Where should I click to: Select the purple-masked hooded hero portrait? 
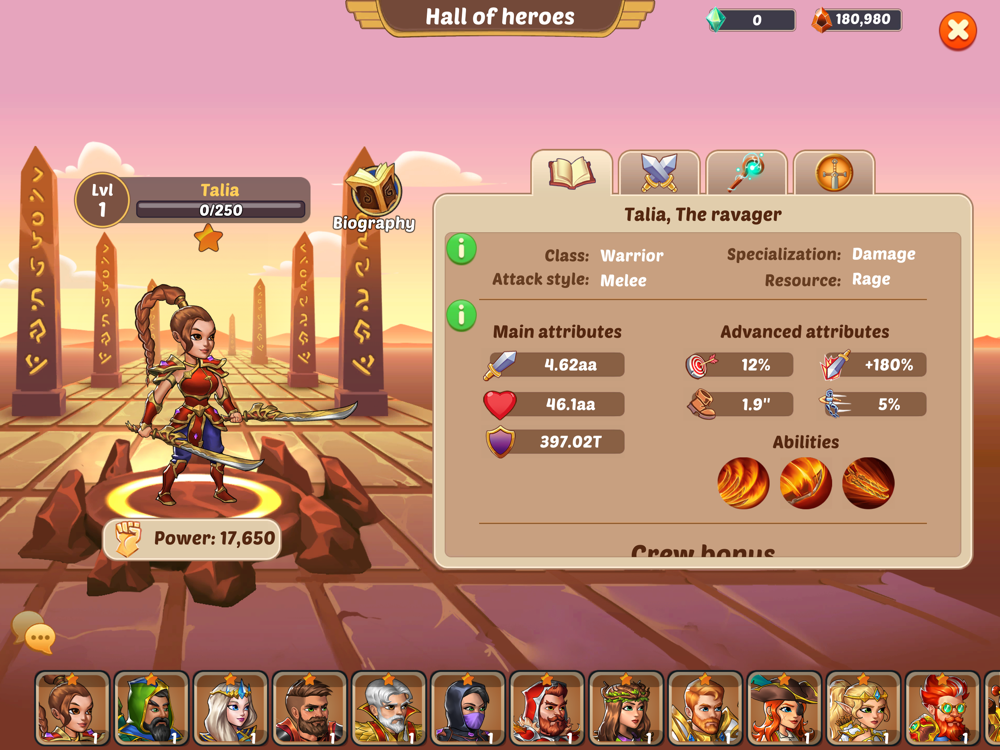[467, 710]
